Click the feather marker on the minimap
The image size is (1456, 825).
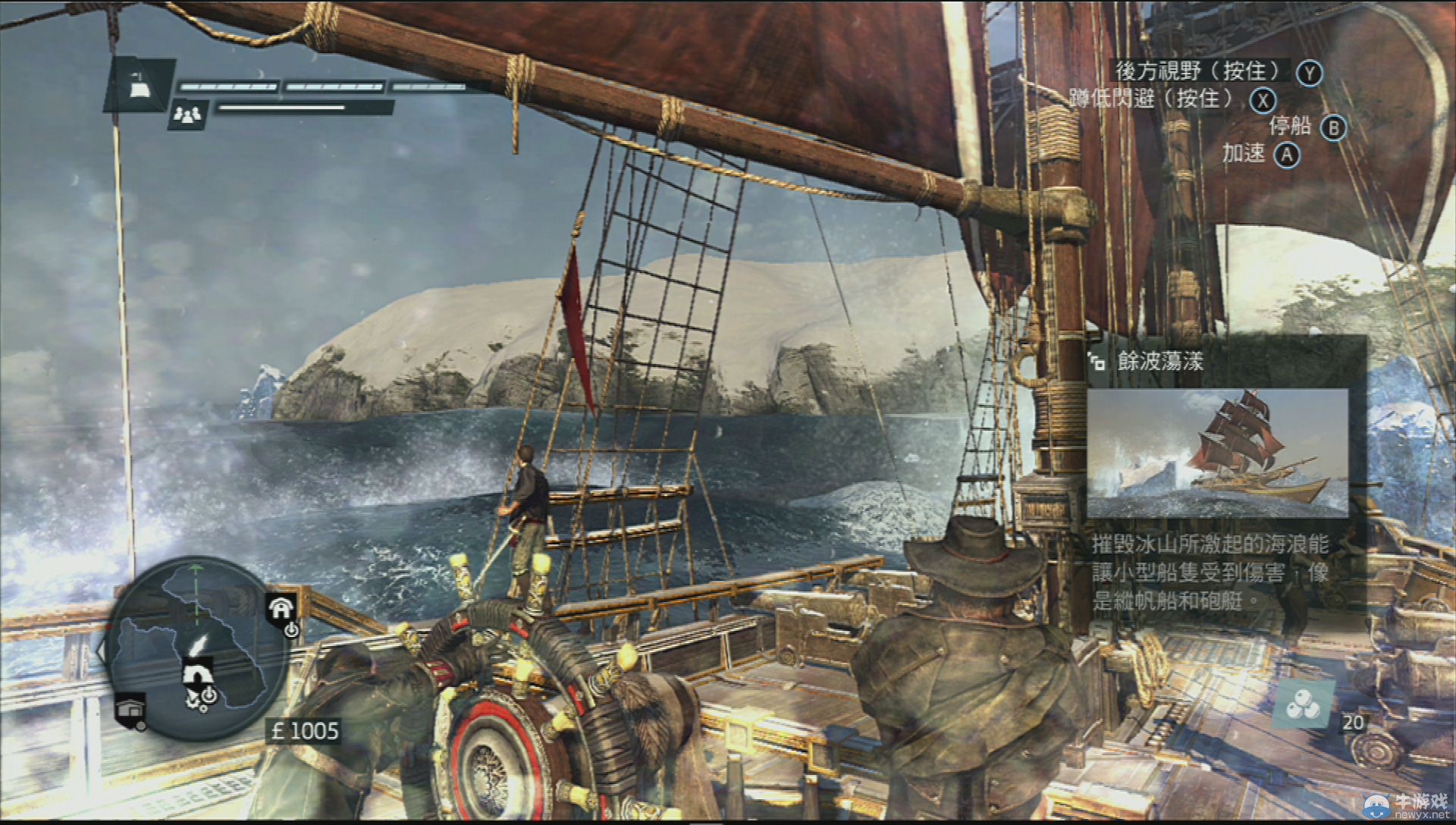[x=199, y=642]
